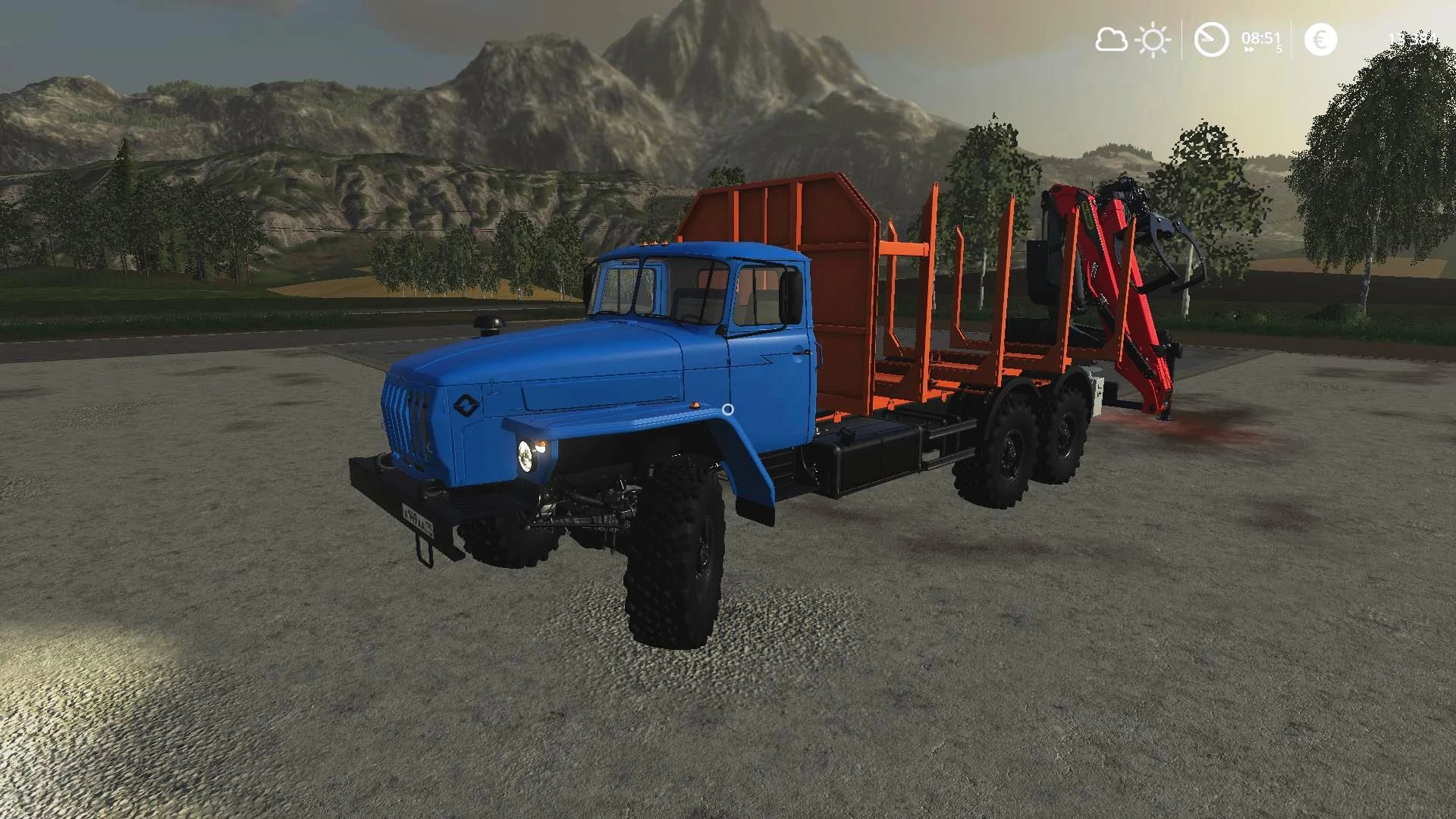
Task: Click the cloud weather forecast icon
Action: click(x=1111, y=39)
